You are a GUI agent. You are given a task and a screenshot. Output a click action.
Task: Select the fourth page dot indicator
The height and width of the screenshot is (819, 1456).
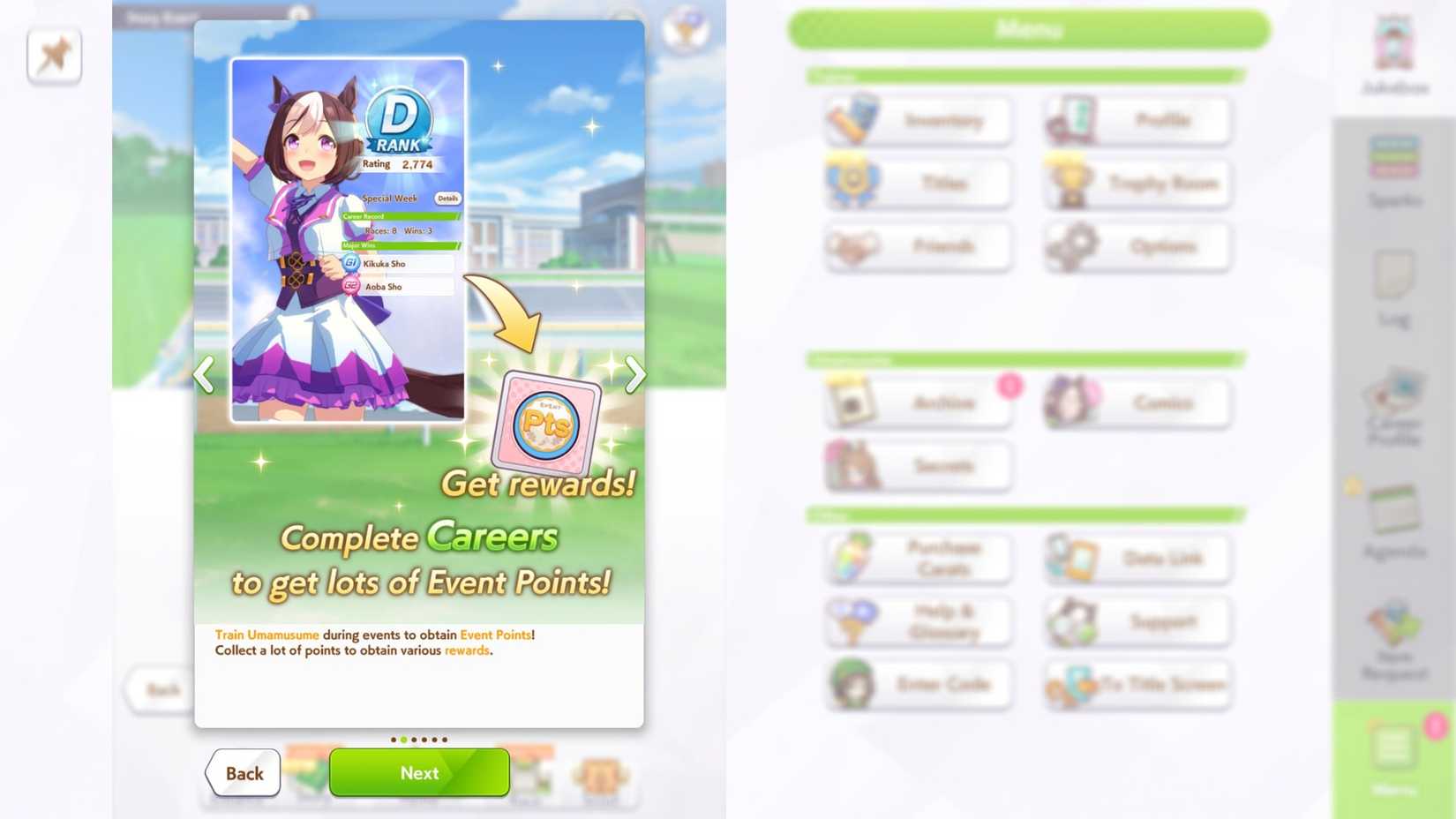point(424,740)
